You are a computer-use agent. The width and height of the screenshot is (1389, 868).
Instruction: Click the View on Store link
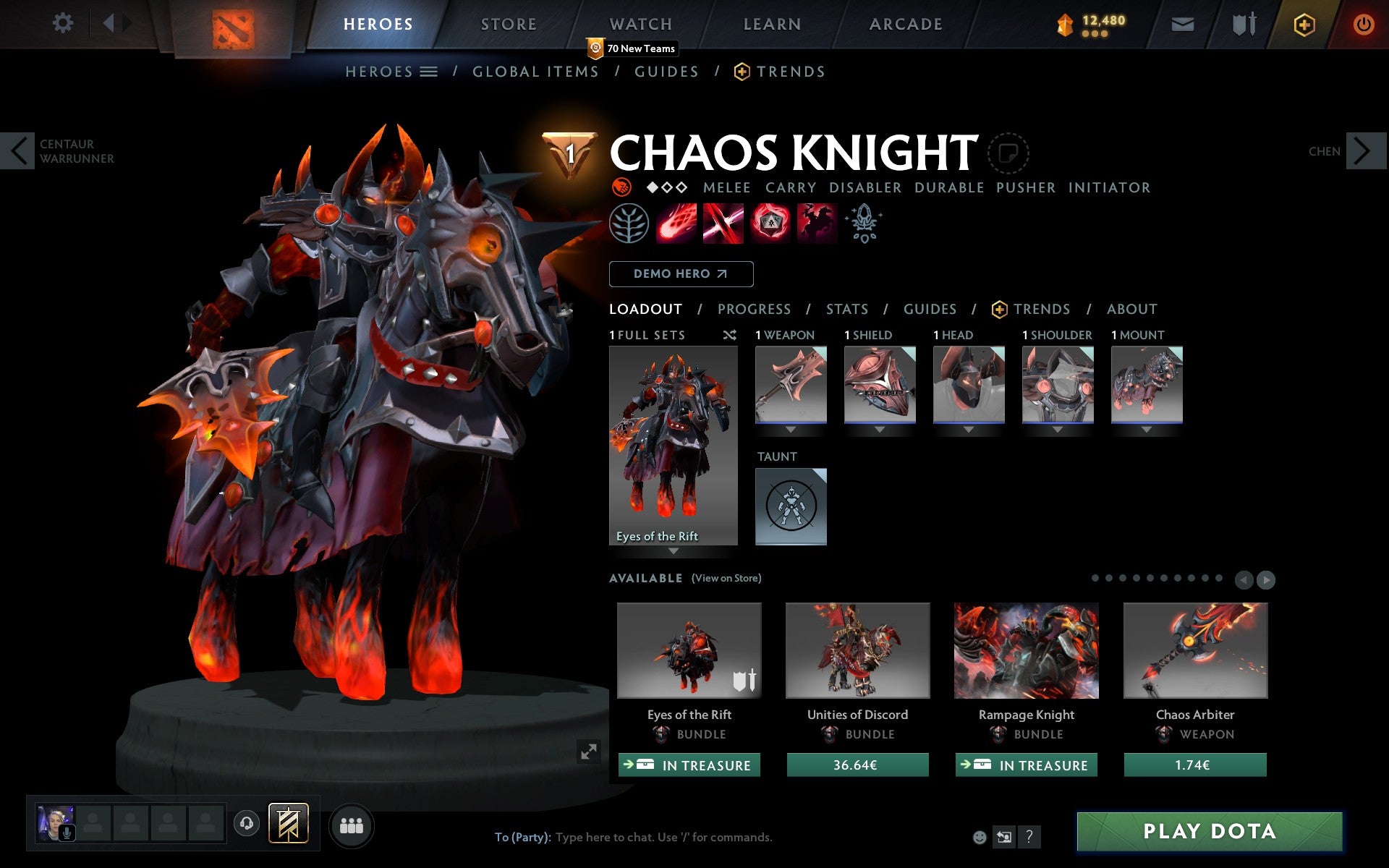726,578
